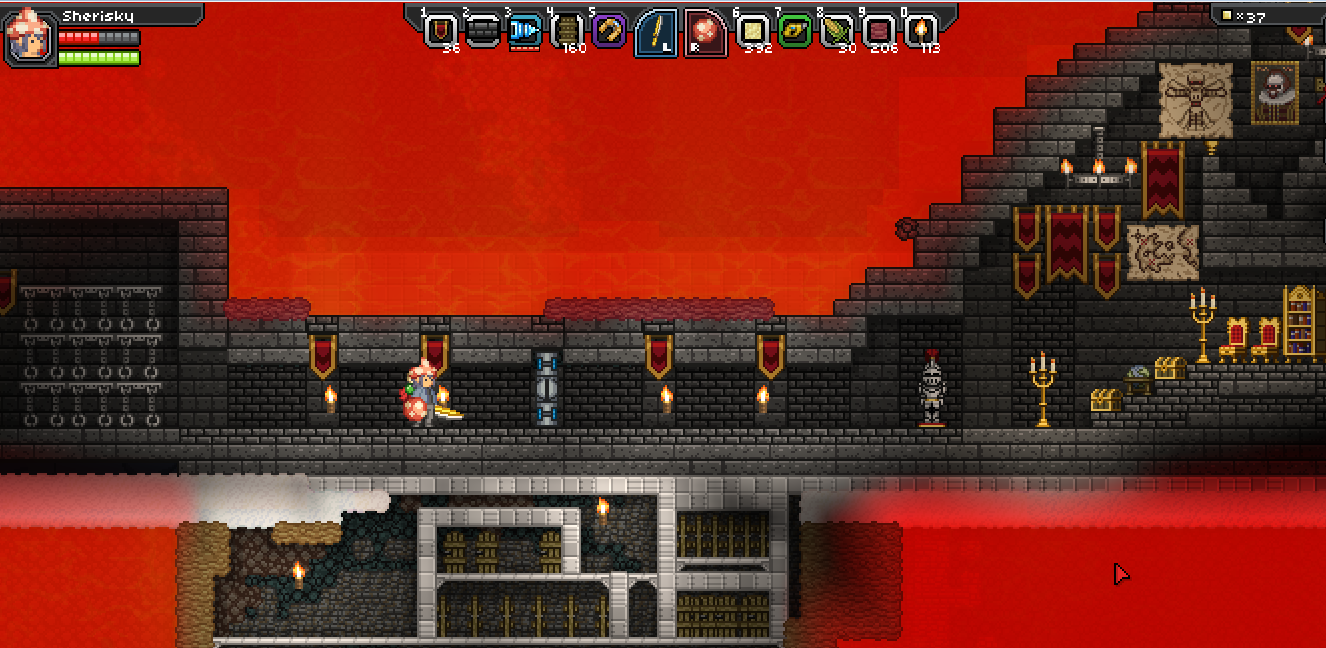The width and height of the screenshot is (1326, 648).
Task: Click the left-hand golden sword slot
Action: [x=656, y=33]
